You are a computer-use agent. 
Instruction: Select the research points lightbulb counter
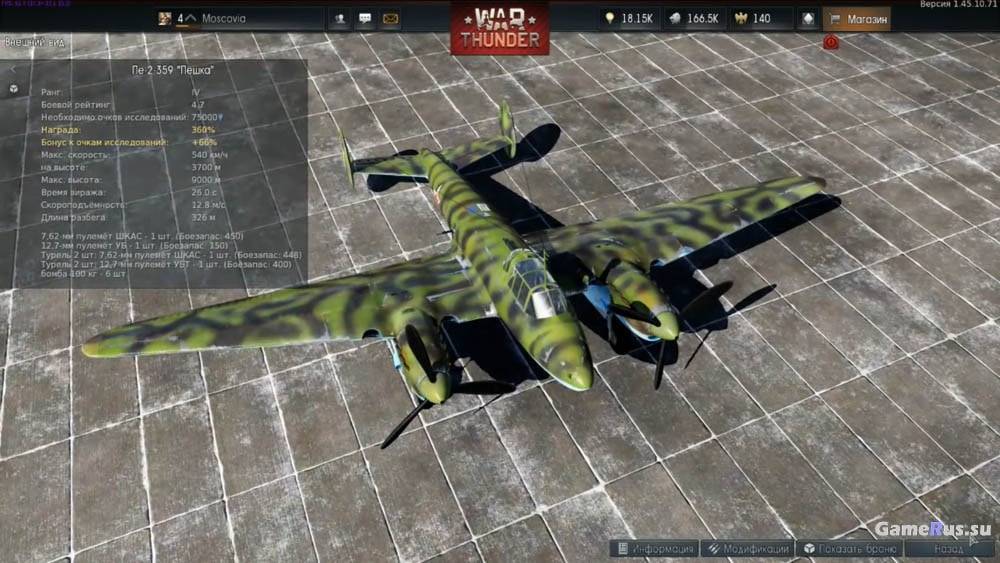pos(627,18)
